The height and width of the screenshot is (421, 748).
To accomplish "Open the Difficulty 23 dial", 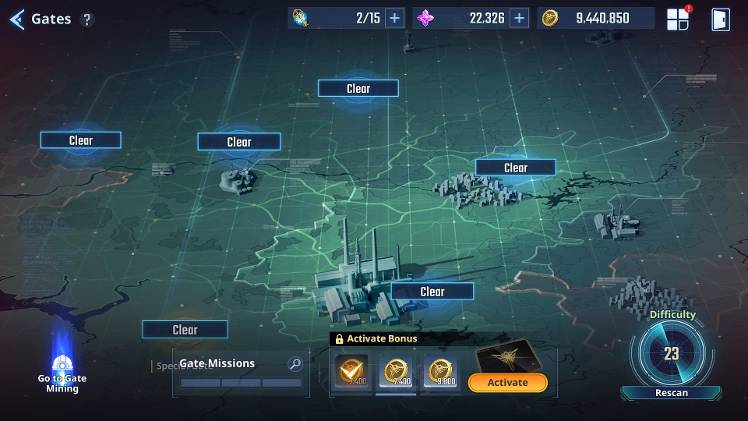I will point(671,353).
